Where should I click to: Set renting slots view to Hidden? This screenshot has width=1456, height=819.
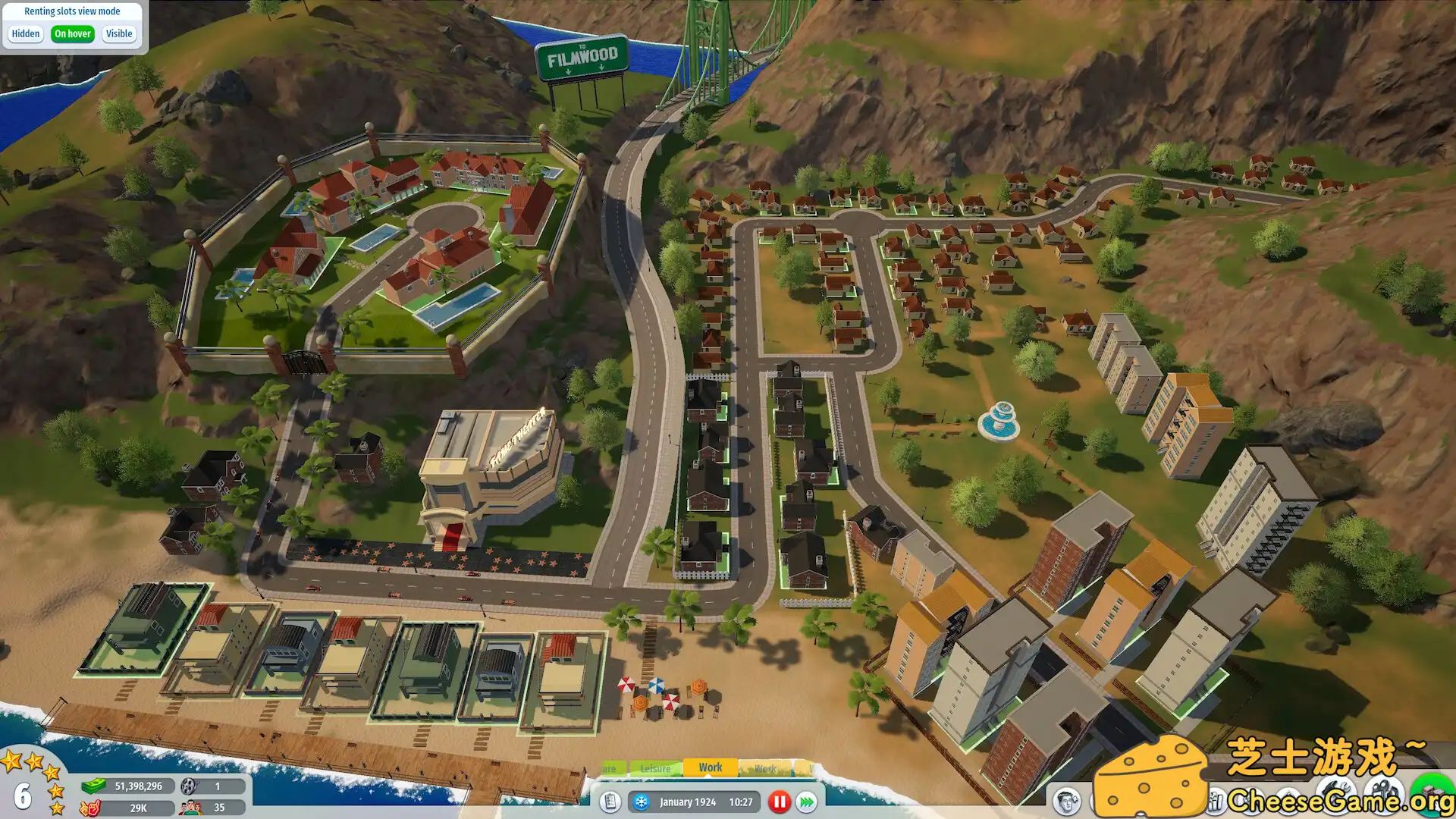25,34
